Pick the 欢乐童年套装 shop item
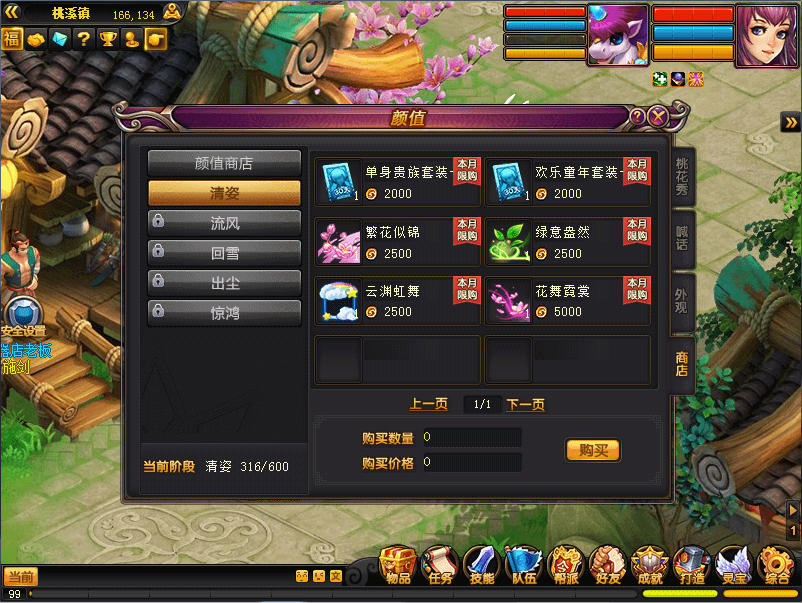This screenshot has height=603, width=802. [x=568, y=181]
